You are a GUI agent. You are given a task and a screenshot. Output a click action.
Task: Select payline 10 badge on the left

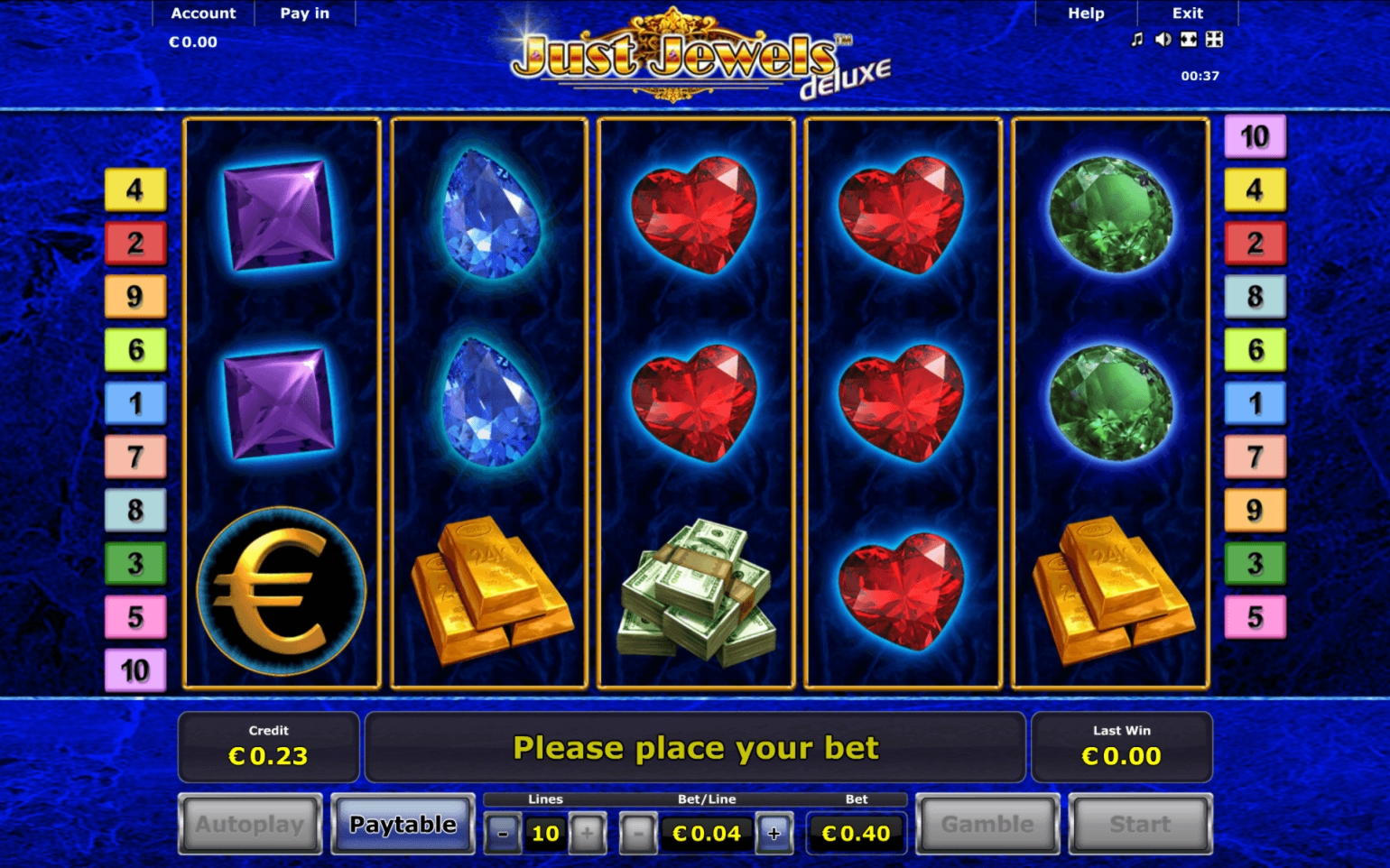(135, 670)
